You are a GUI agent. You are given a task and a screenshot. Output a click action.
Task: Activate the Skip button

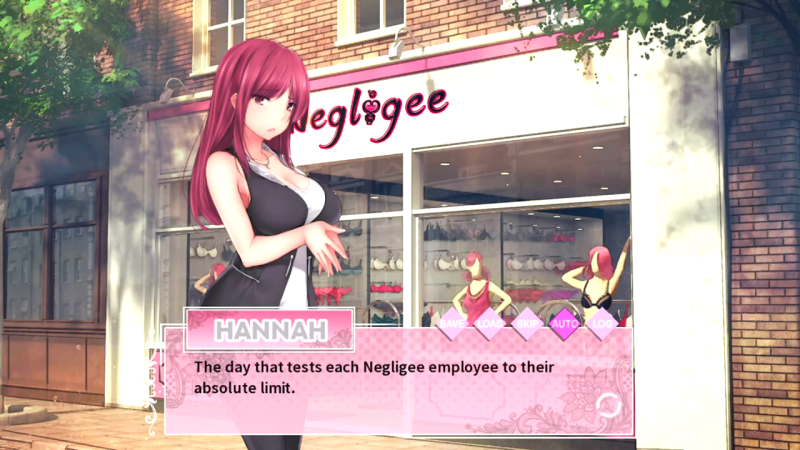[527, 323]
